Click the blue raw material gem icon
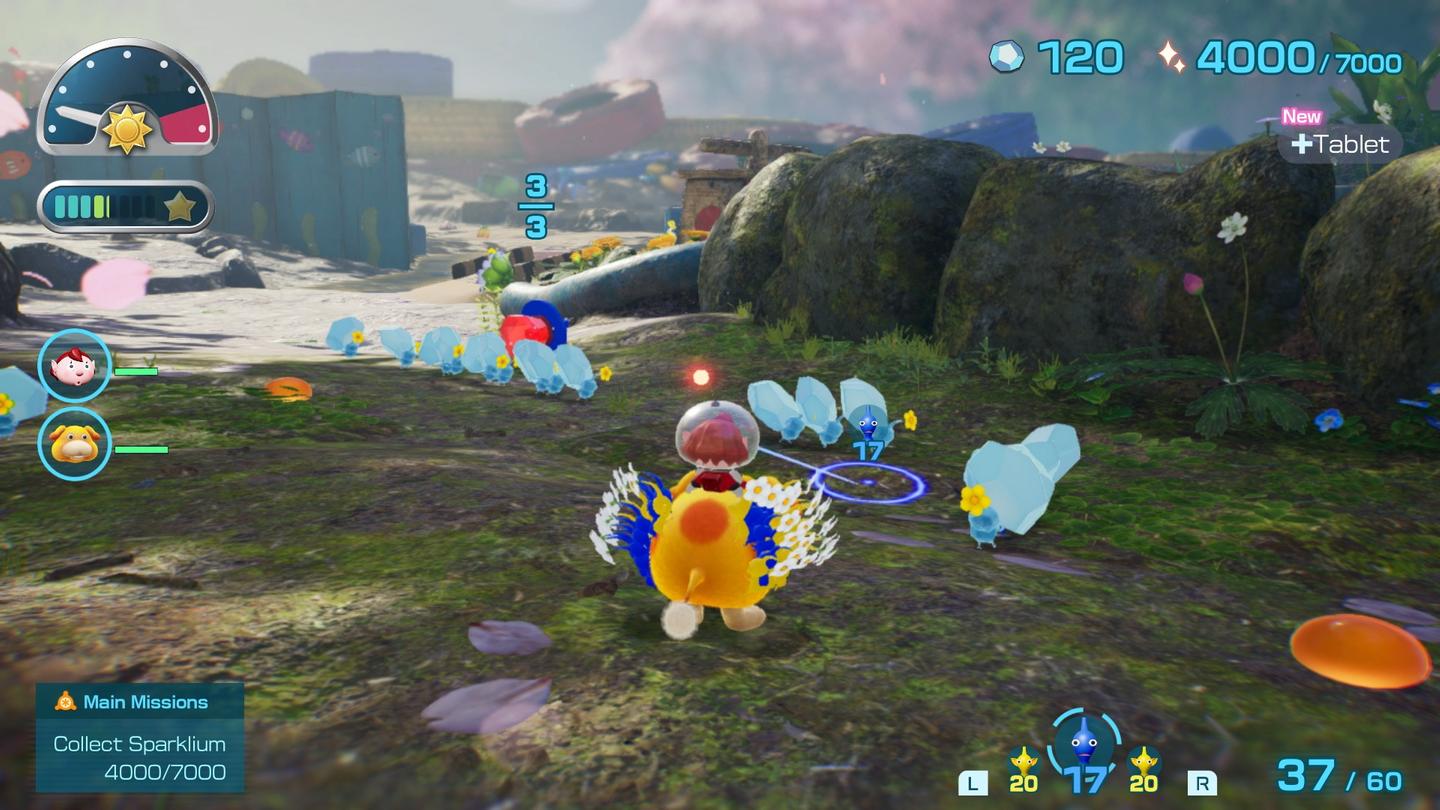Screen dimensions: 1440x810 1008,59
